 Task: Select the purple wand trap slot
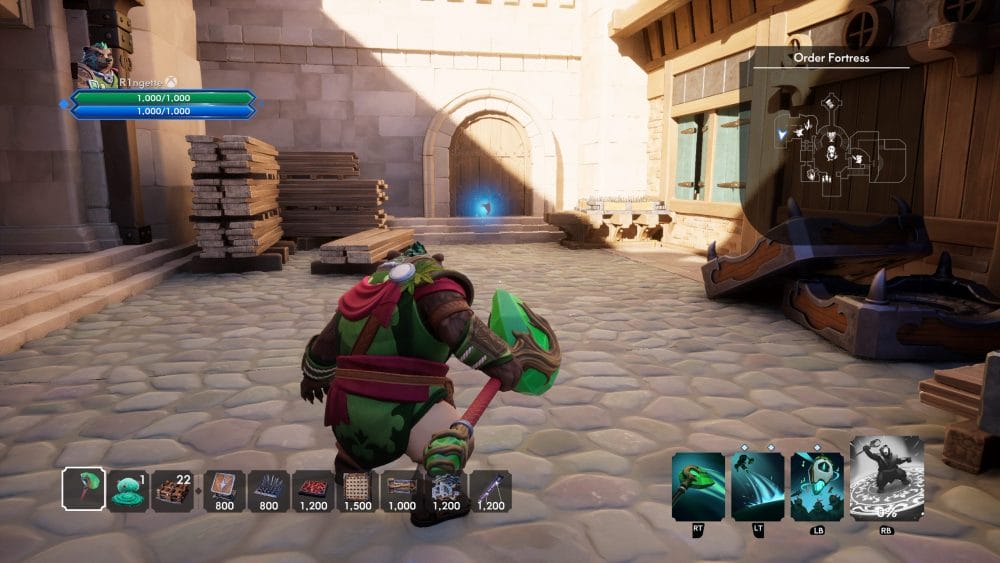pyautogui.click(x=491, y=490)
